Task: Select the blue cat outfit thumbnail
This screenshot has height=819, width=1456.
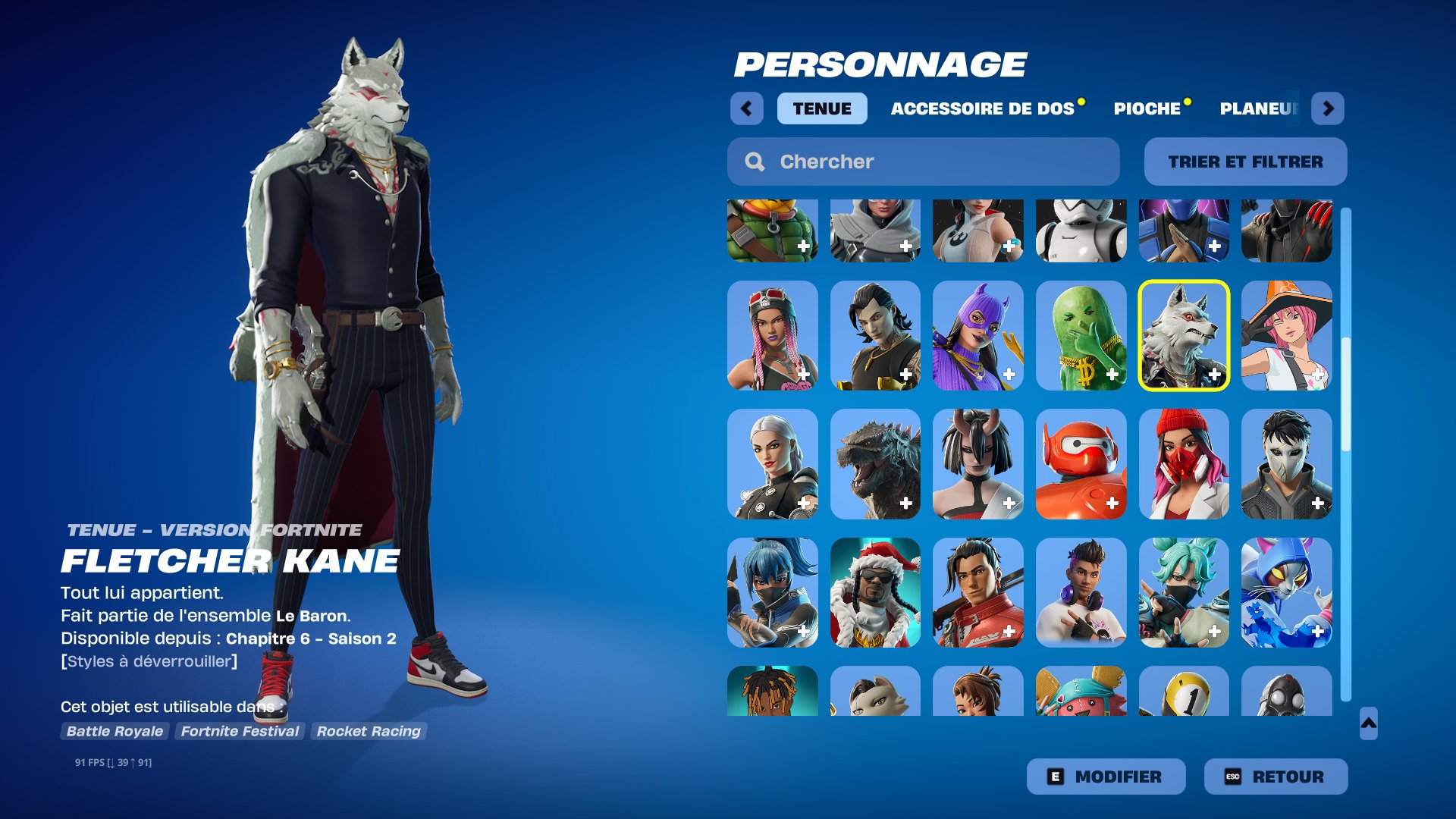Action: tap(1287, 593)
